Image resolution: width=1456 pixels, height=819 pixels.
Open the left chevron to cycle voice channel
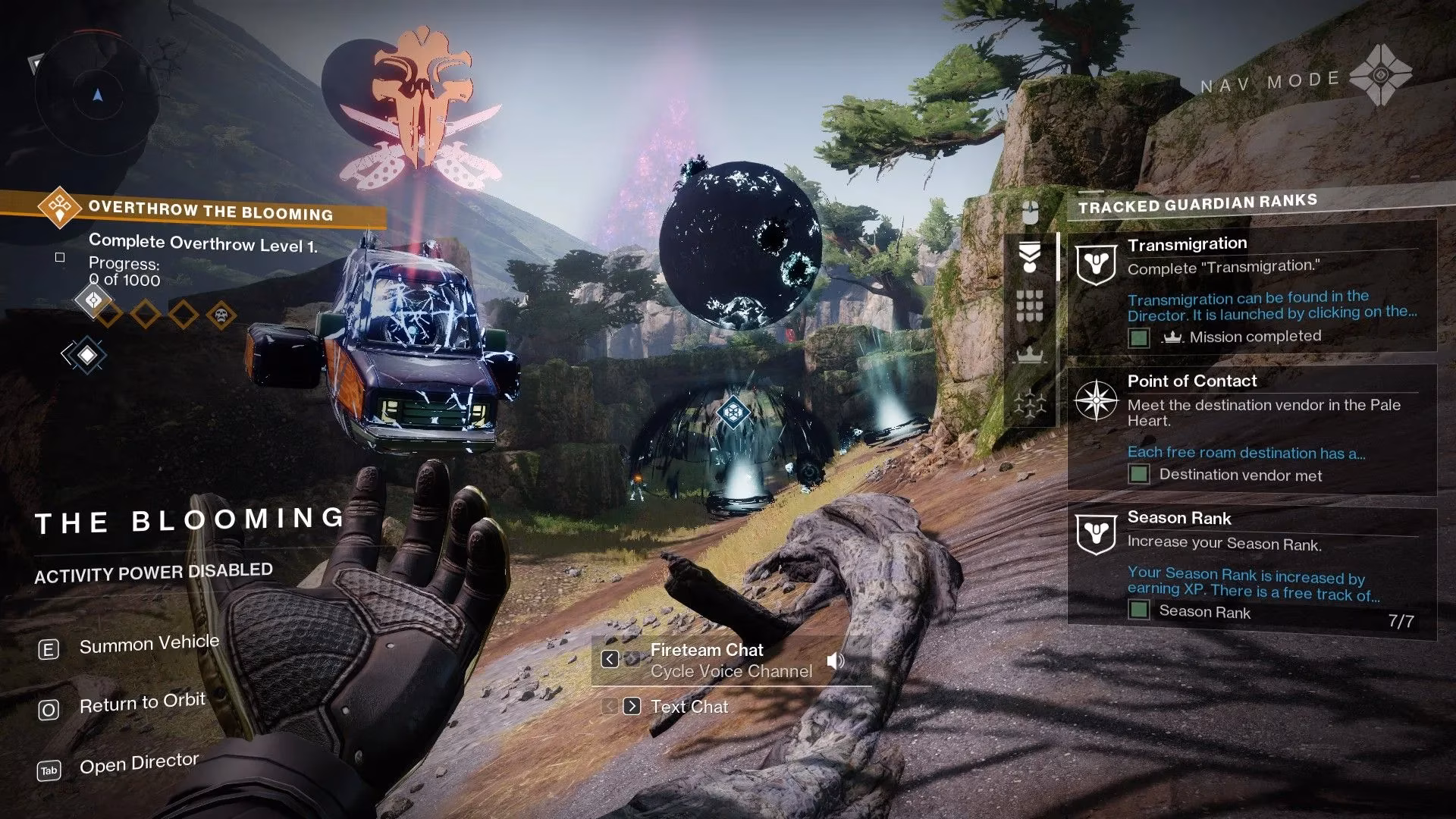(610, 660)
